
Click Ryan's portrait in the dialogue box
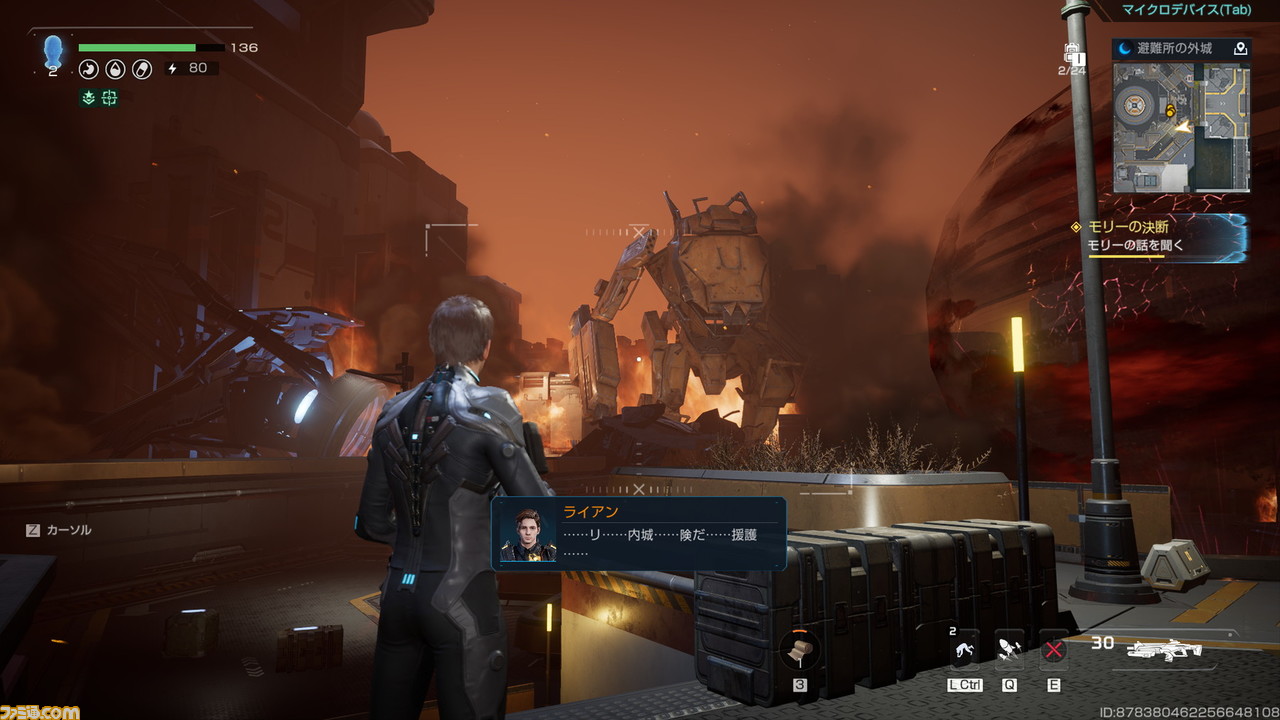tap(528, 534)
